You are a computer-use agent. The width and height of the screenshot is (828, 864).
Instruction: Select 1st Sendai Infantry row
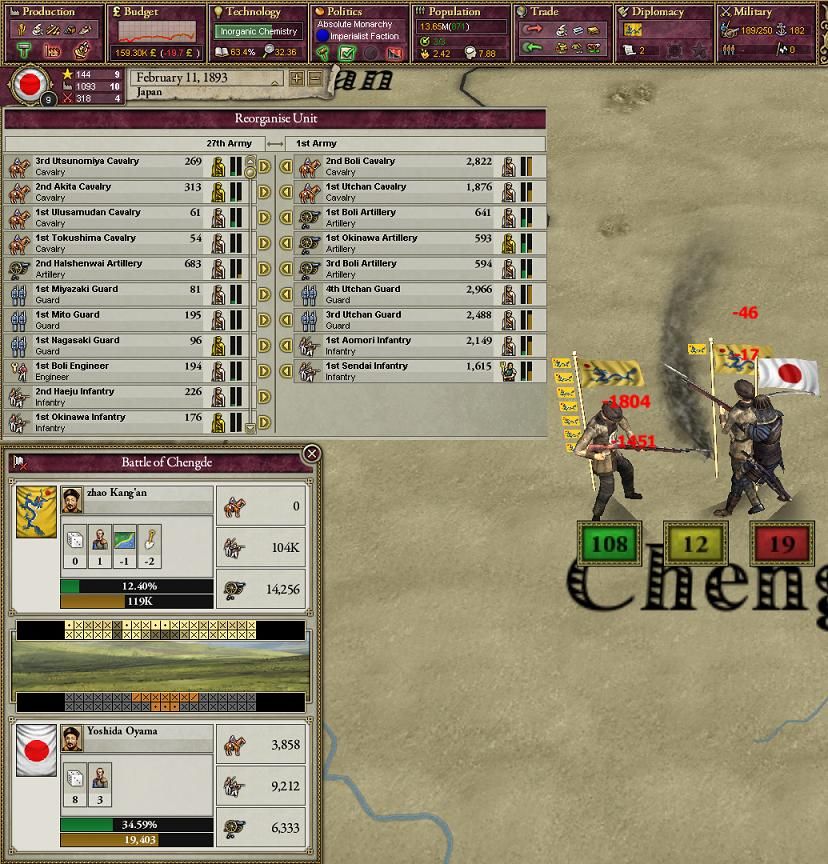click(x=400, y=371)
